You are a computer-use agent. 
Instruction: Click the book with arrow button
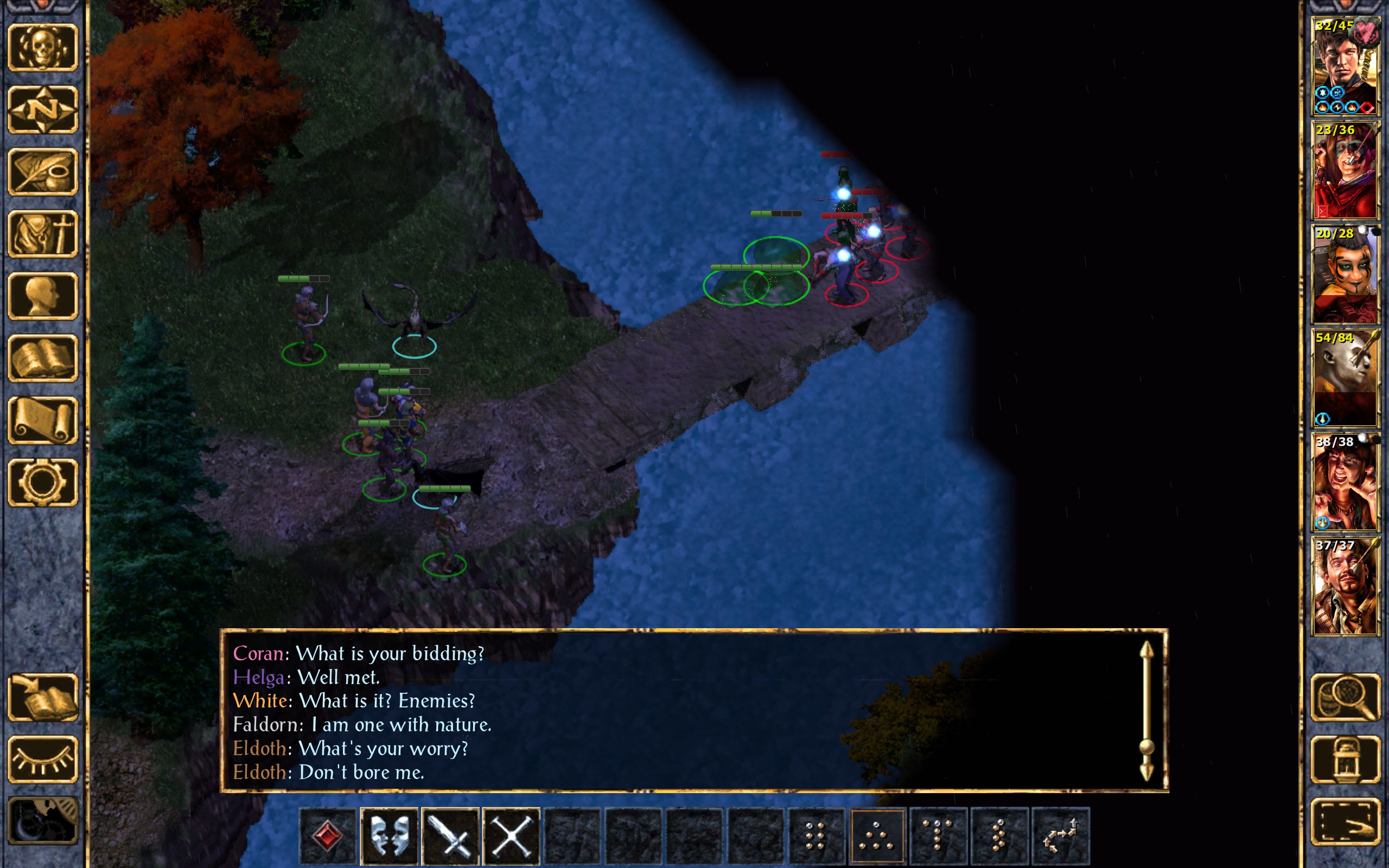coord(43,697)
